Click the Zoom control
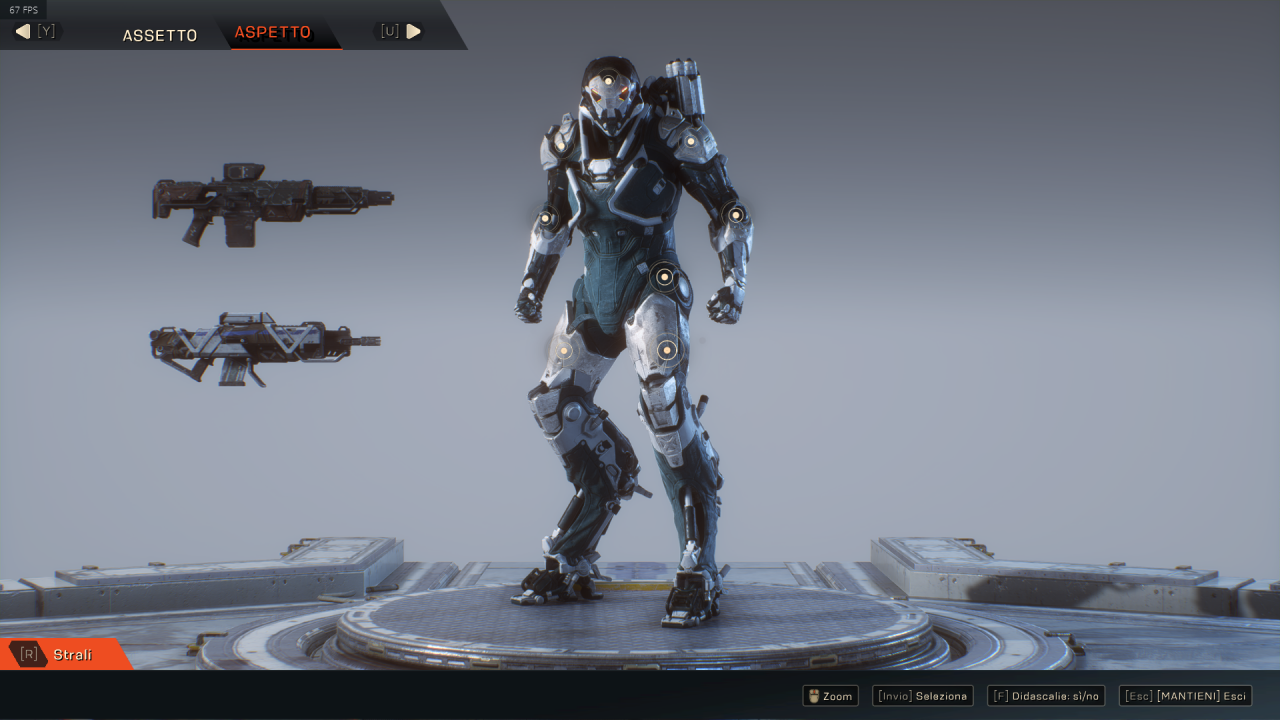Viewport: 1280px width, 720px height. (830, 696)
